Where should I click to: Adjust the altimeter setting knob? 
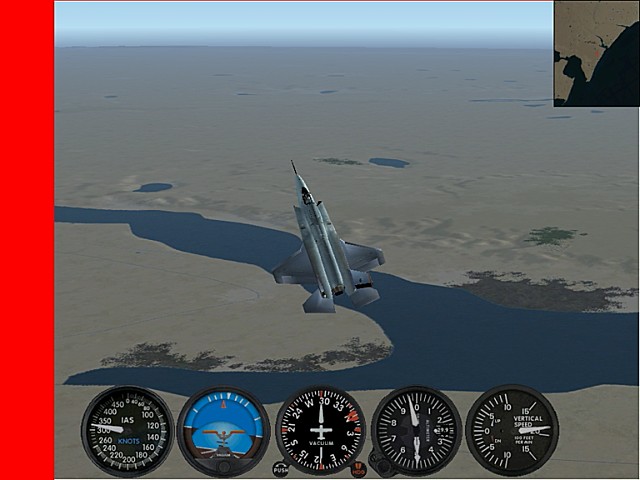tap(380, 463)
